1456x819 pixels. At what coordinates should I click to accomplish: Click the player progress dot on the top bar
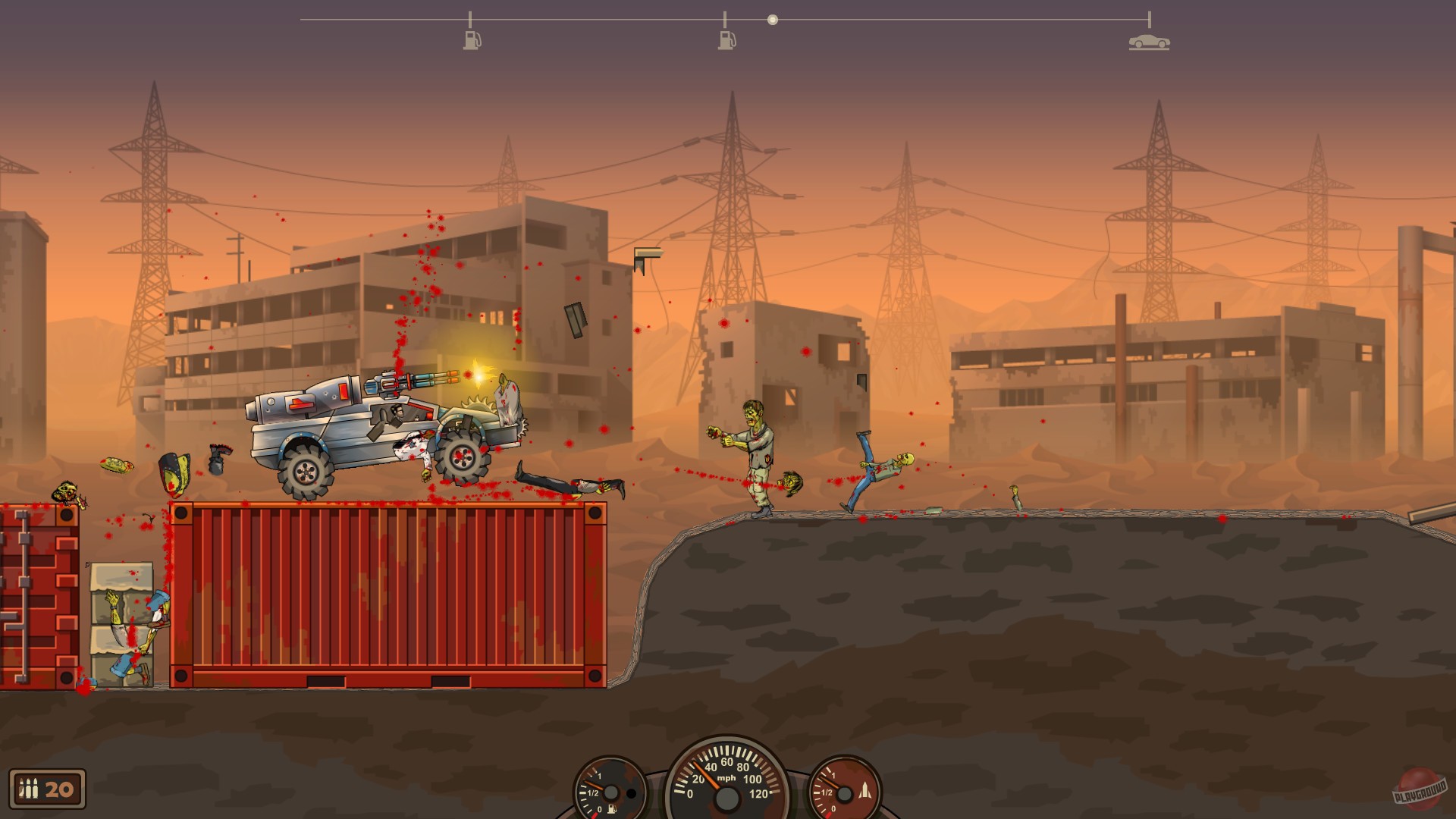coord(773,19)
